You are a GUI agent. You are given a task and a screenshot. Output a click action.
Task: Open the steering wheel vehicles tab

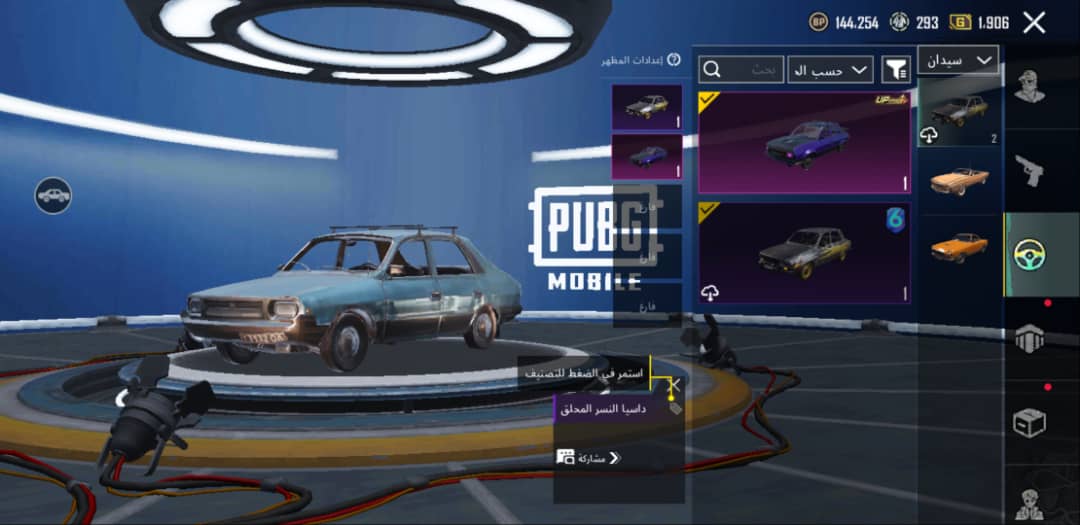coord(1030,255)
